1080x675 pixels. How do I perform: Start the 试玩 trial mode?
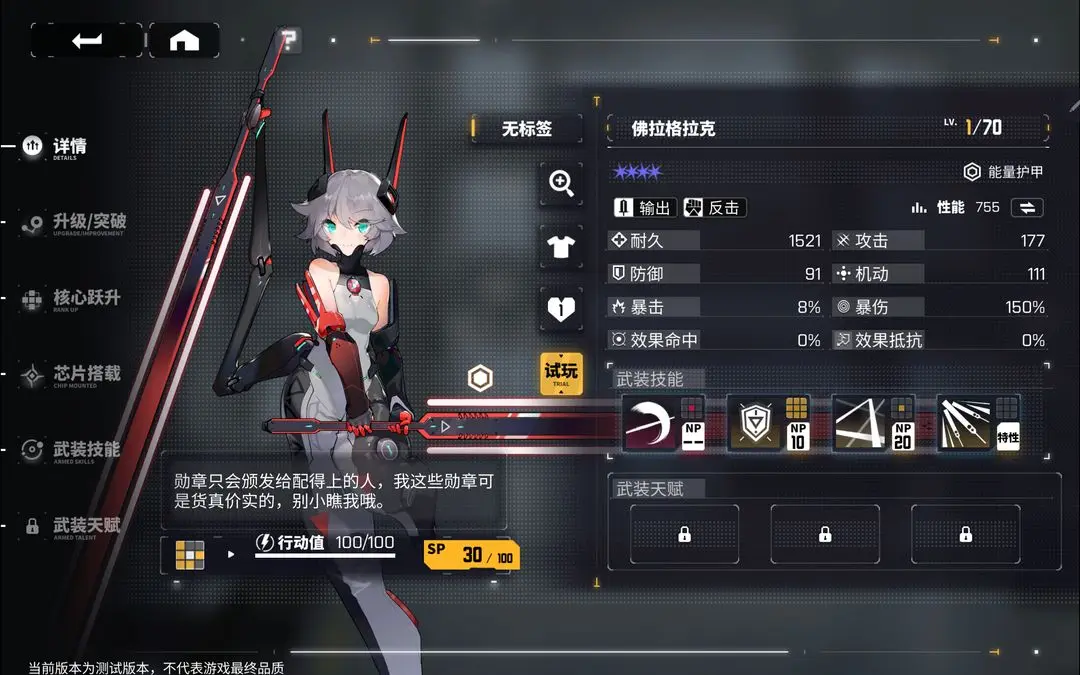pyautogui.click(x=561, y=373)
